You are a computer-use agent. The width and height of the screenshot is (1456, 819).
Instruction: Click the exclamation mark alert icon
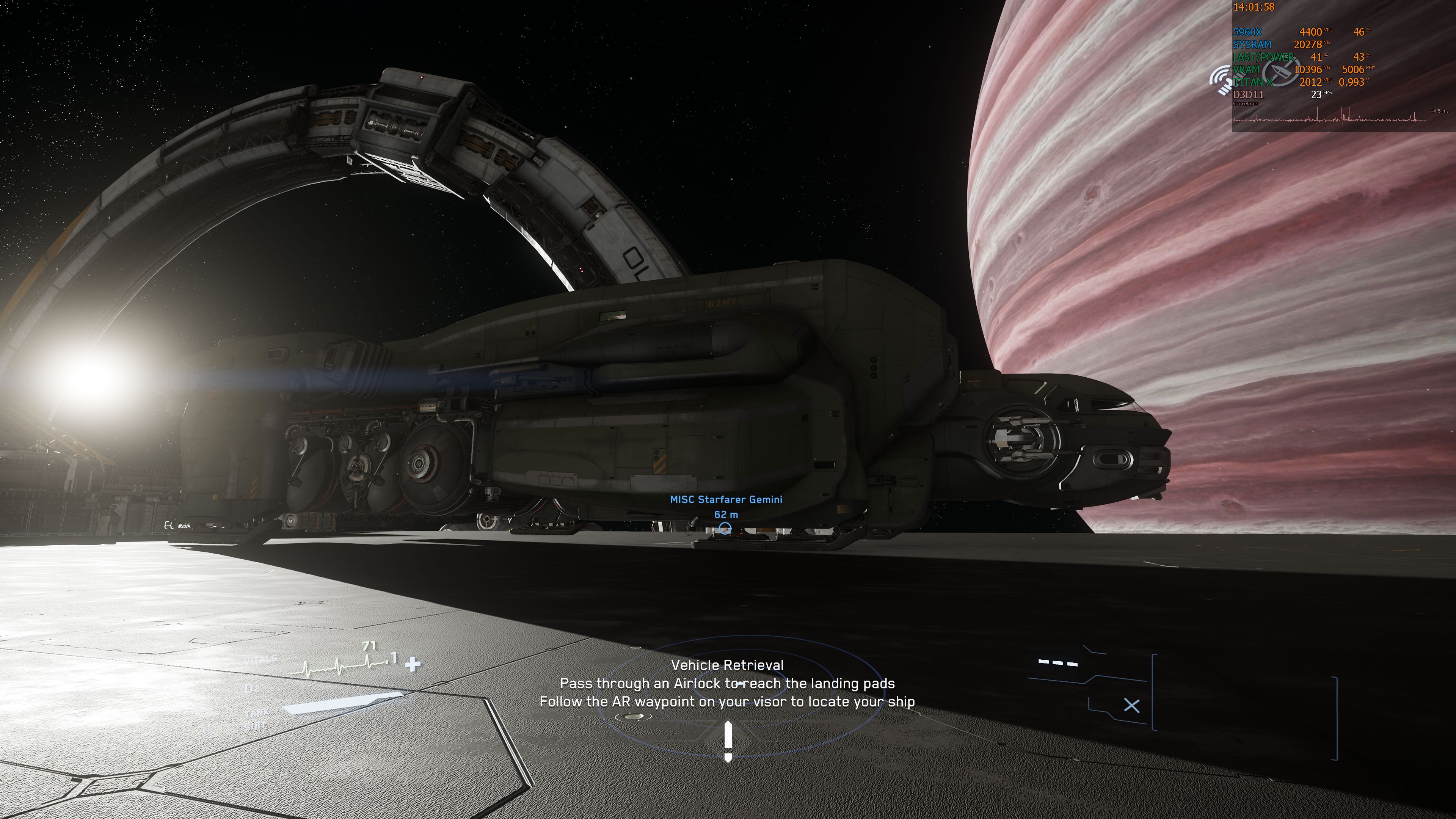[728, 741]
